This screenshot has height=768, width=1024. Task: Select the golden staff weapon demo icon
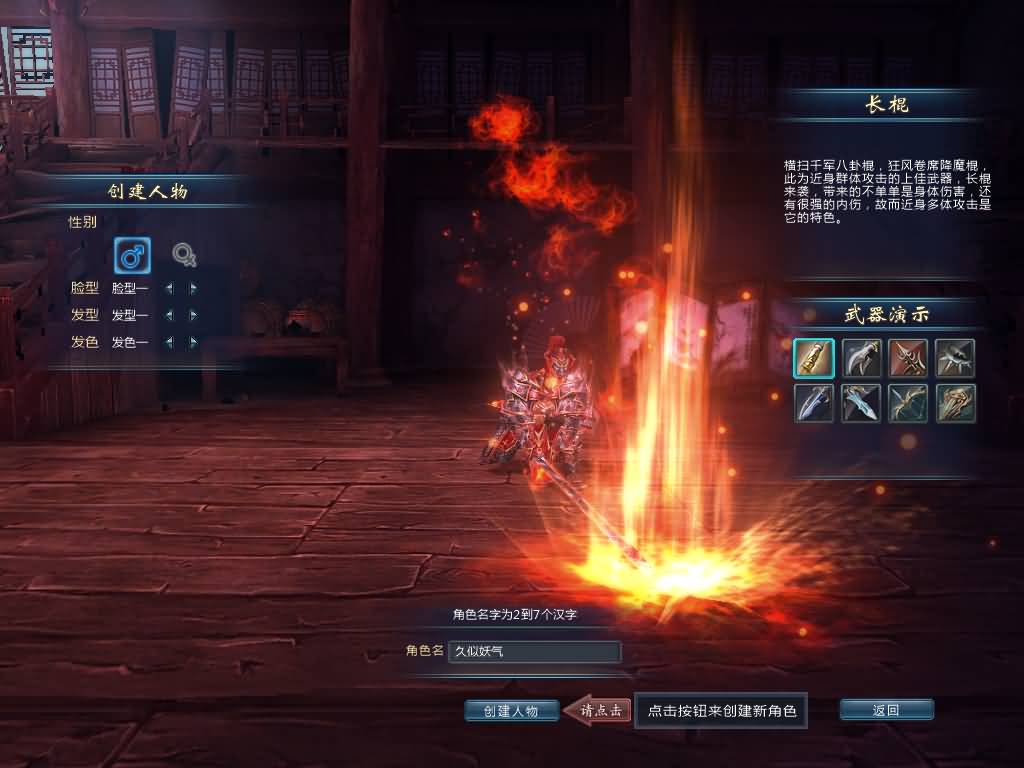(814, 358)
